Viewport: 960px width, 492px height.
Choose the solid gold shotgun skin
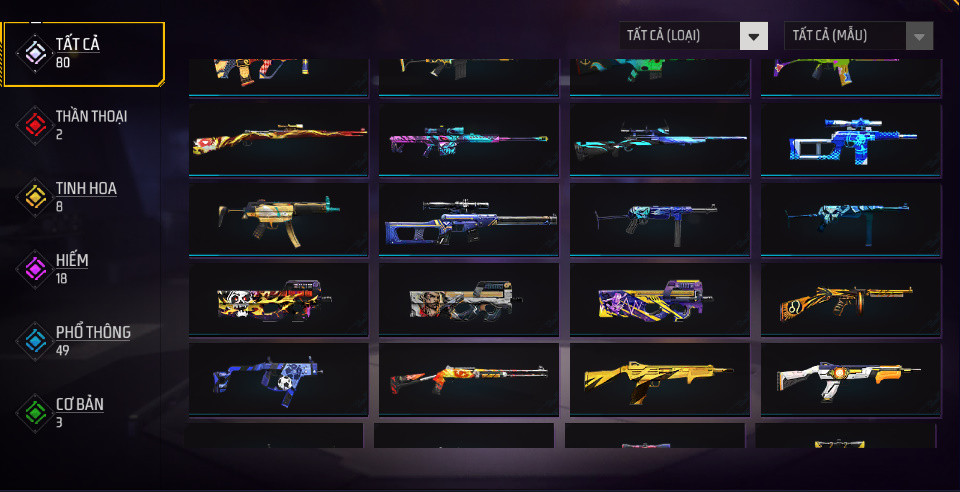(659, 378)
